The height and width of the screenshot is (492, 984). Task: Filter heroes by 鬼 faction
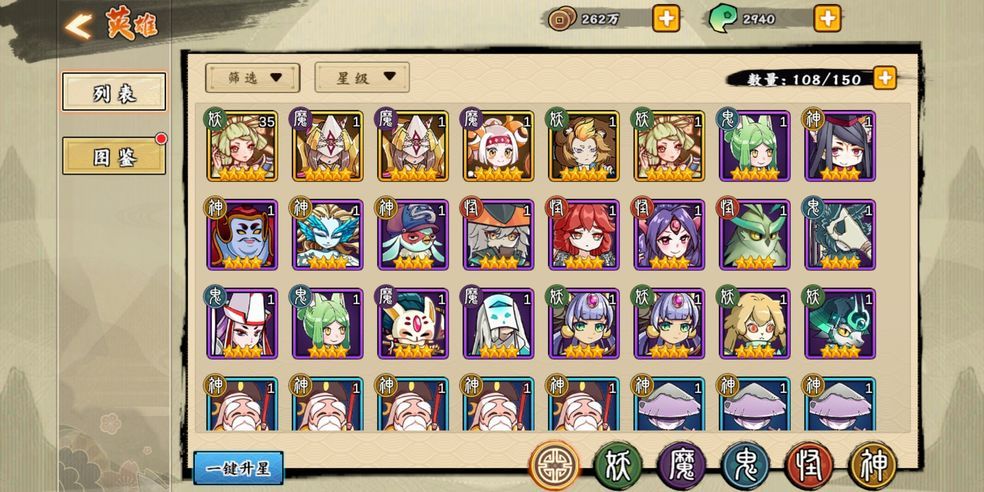745,464
